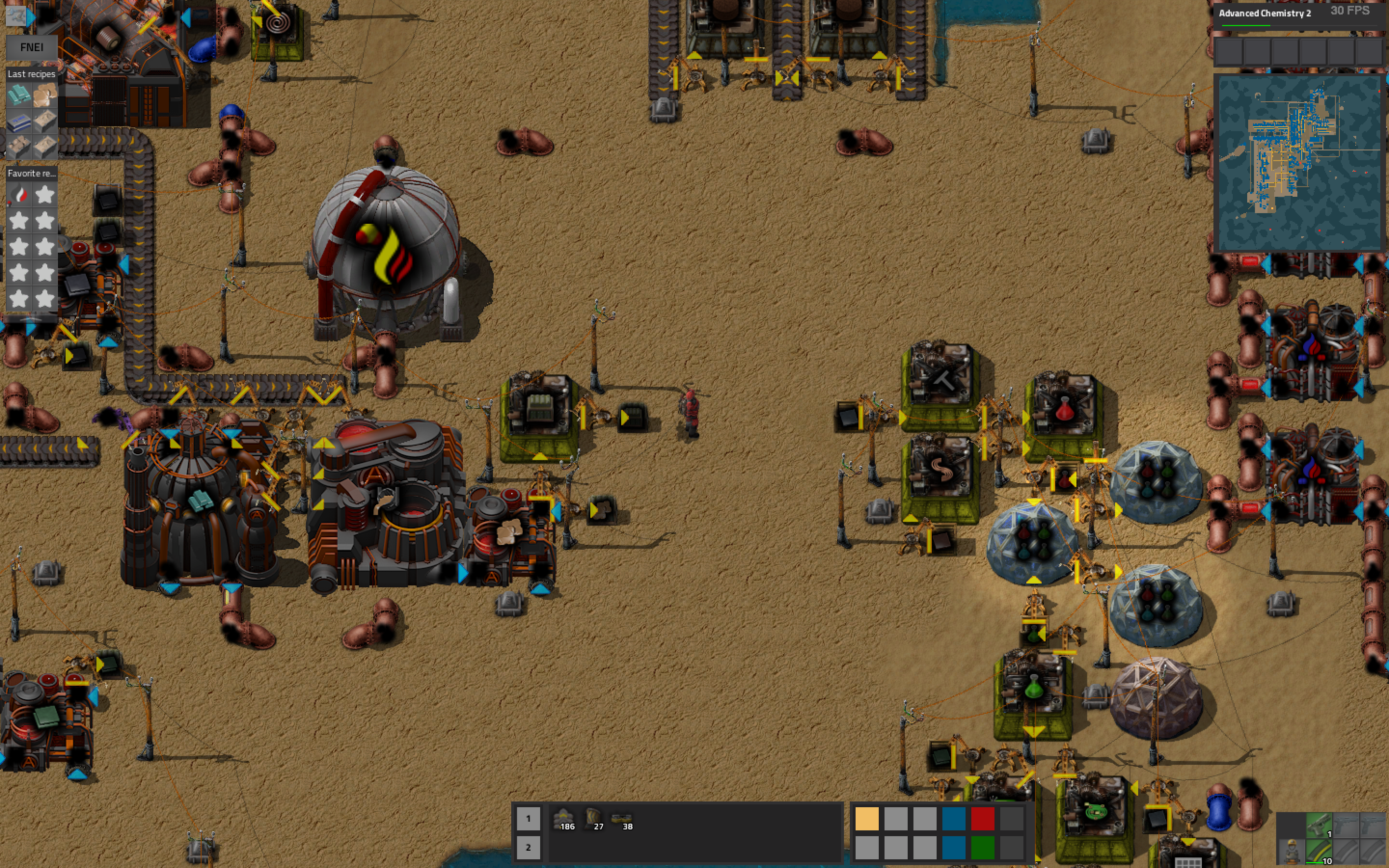This screenshot has width=1389, height=868.
Task: Open the FNEI recipe browser
Action: coord(31,48)
